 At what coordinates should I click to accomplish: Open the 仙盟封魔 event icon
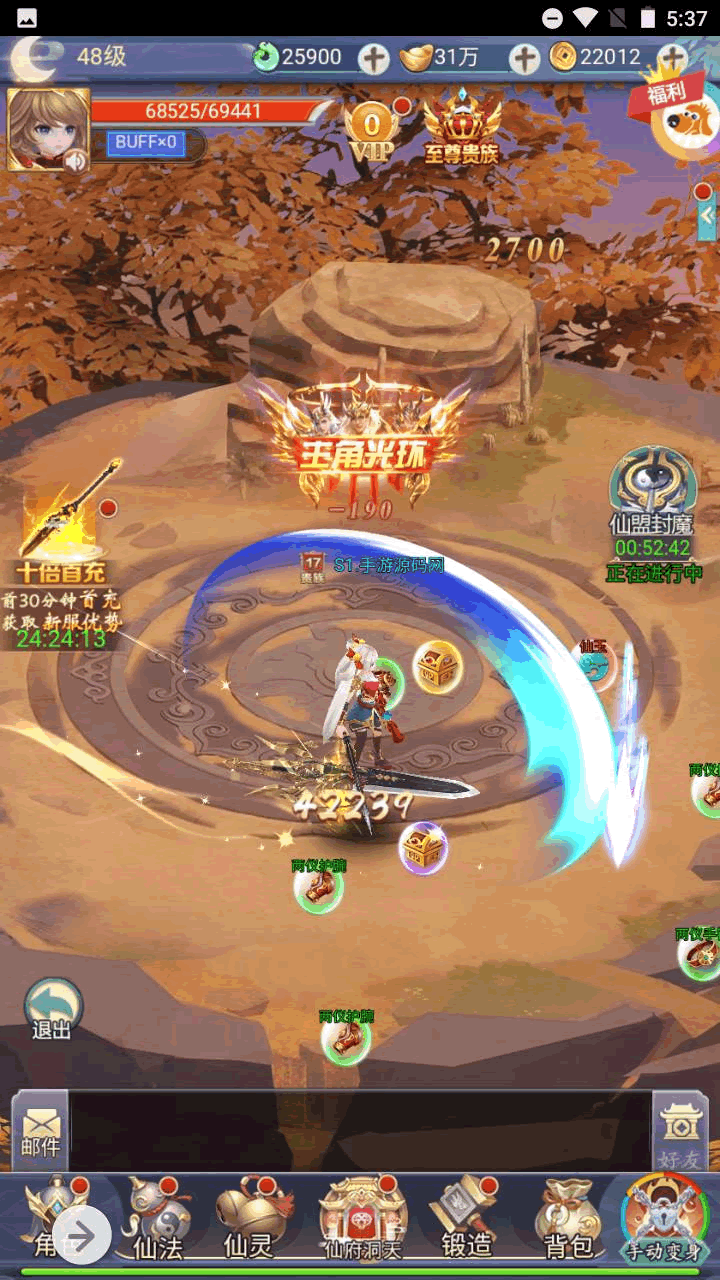pos(652,495)
